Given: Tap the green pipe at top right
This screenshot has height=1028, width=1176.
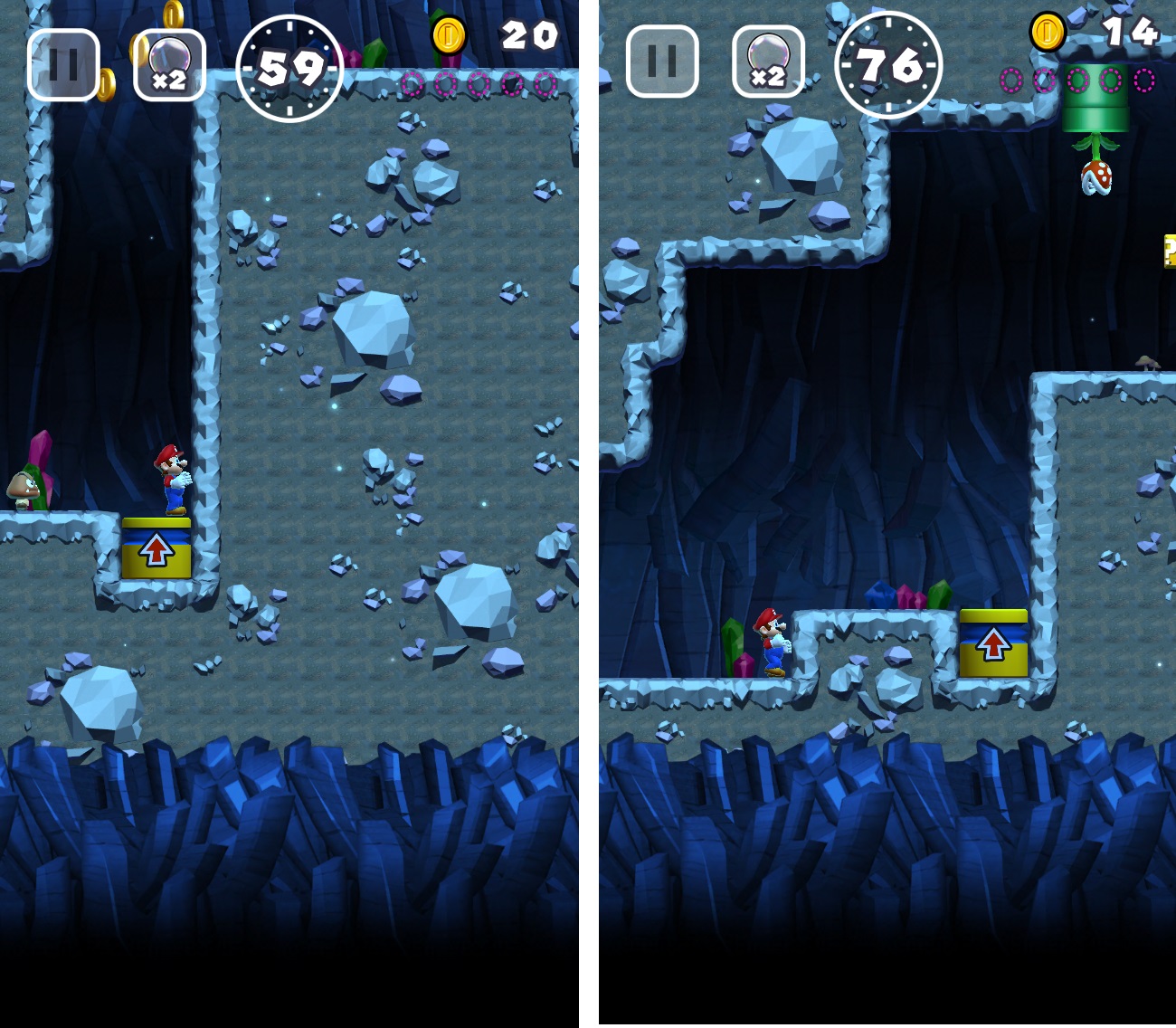Looking at the screenshot, I should tap(1095, 109).
